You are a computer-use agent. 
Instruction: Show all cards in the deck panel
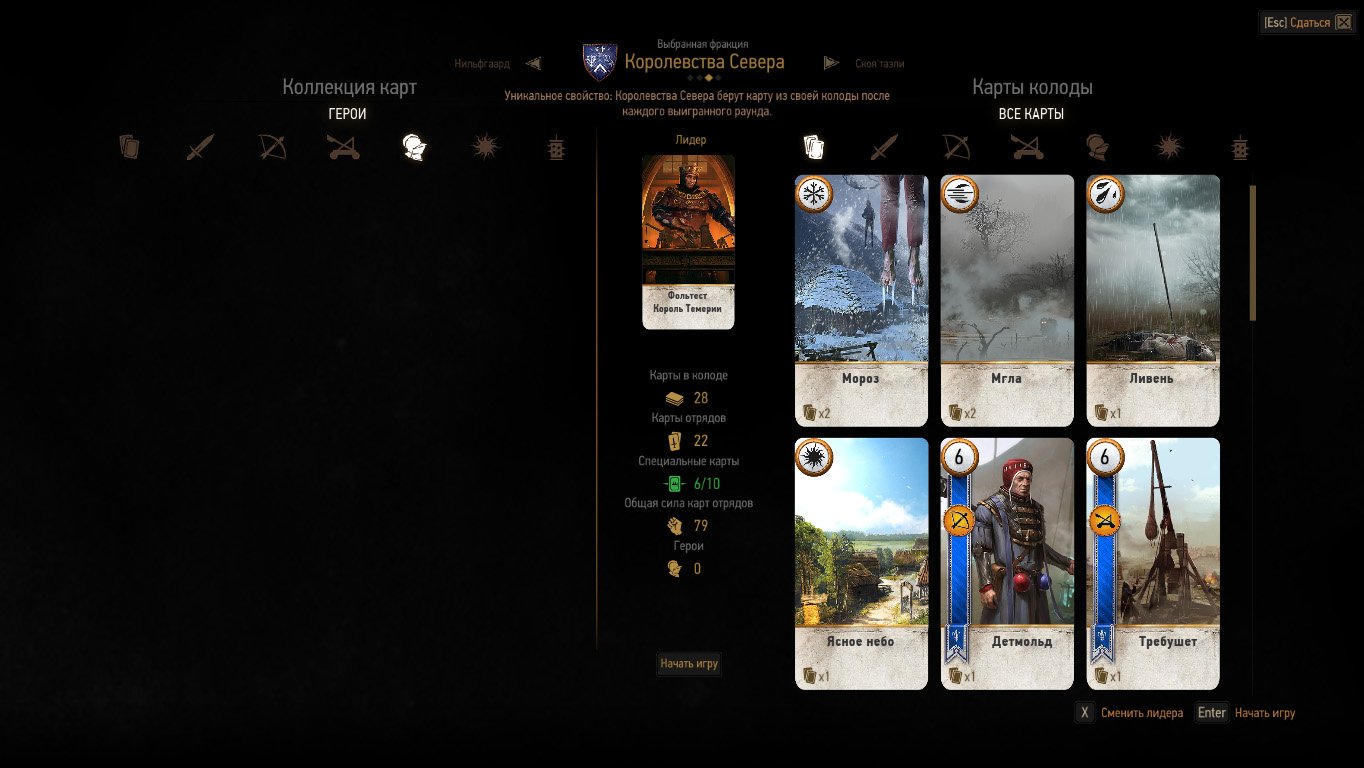814,146
